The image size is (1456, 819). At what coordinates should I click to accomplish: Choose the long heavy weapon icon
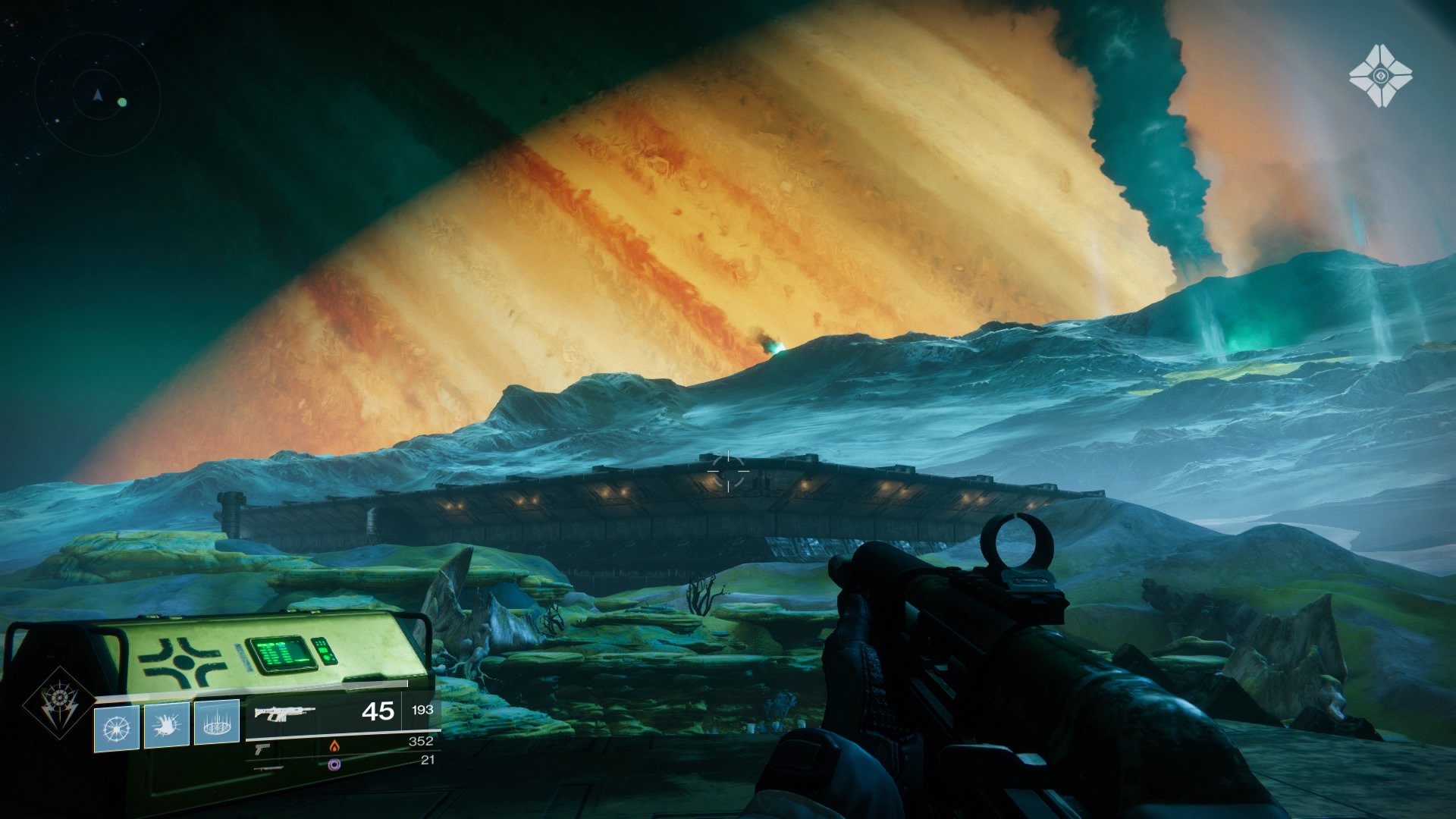pos(271,767)
